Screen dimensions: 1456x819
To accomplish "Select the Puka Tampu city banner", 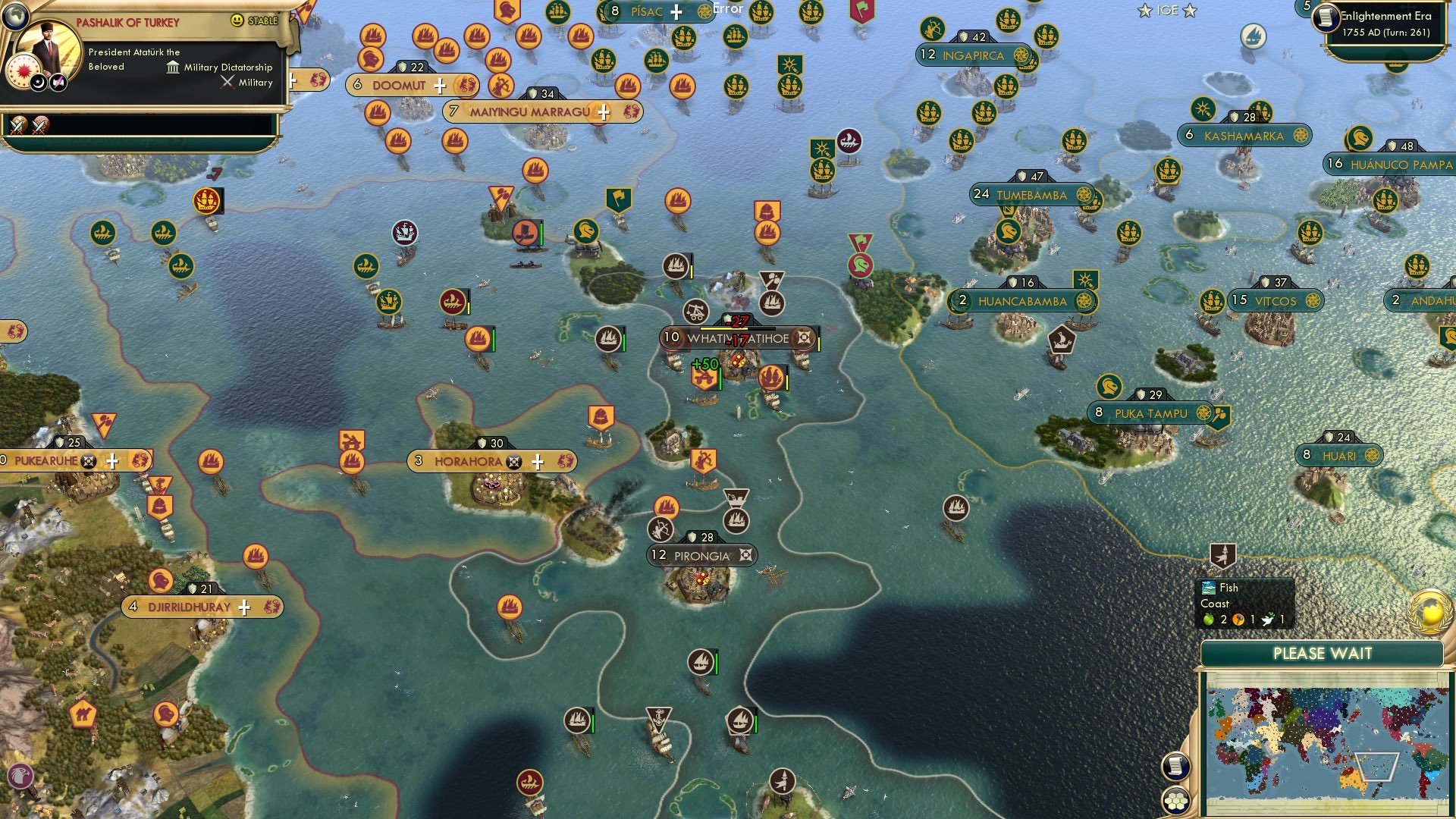I will tap(1149, 414).
